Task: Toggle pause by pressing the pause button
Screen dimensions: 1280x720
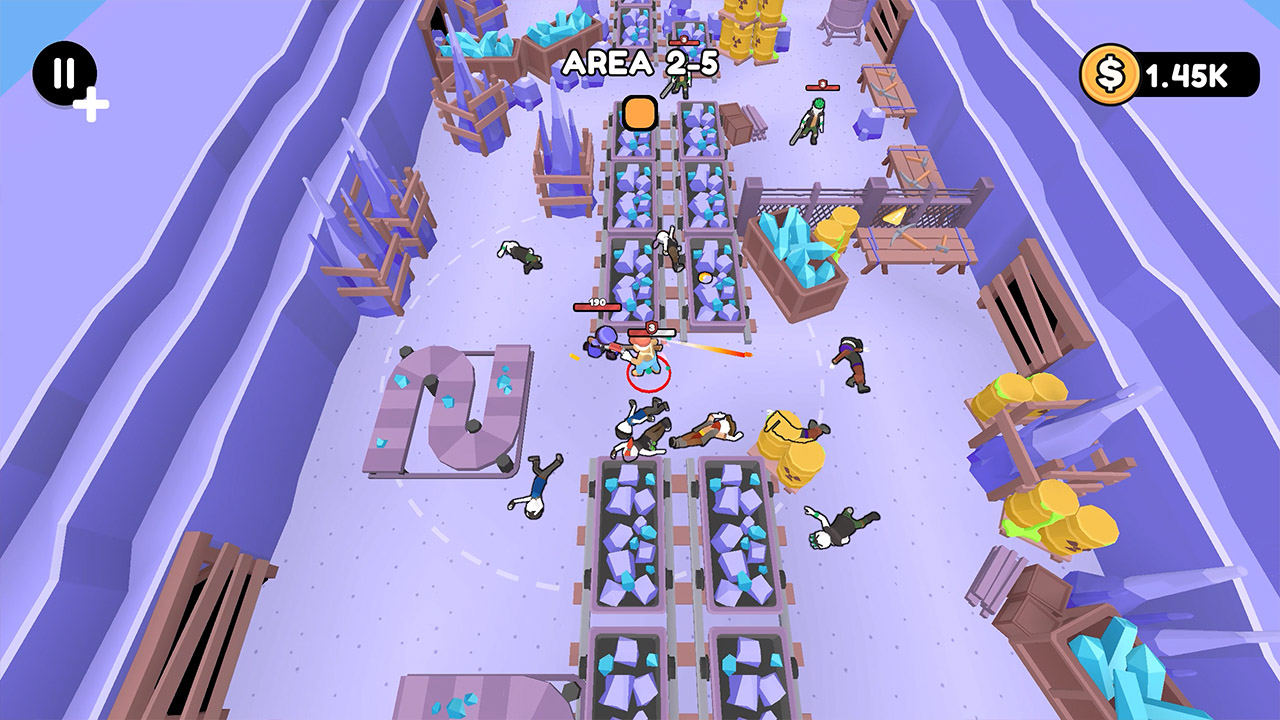Action: 66,75
